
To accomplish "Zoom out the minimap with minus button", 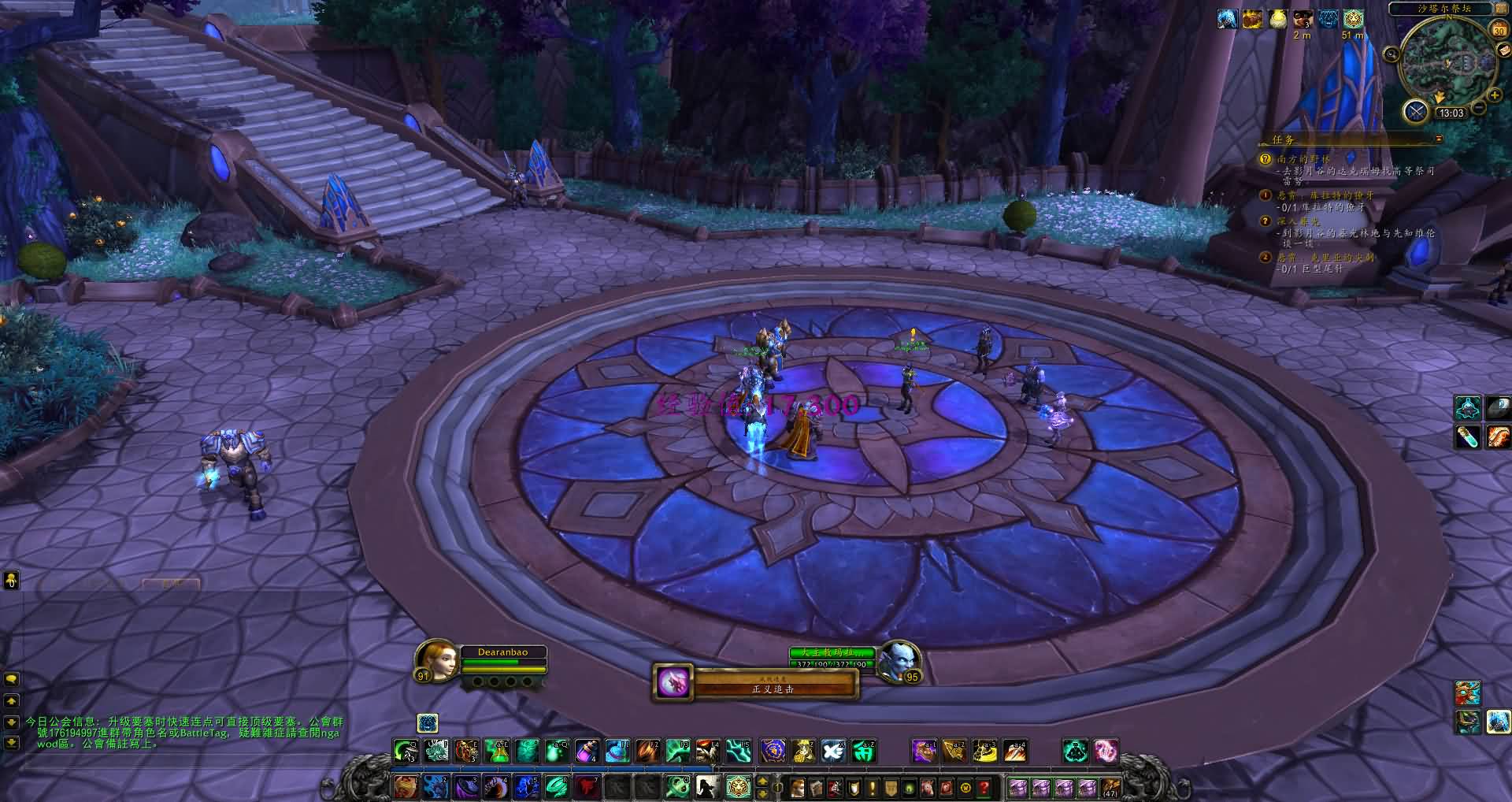I will click(x=1479, y=107).
